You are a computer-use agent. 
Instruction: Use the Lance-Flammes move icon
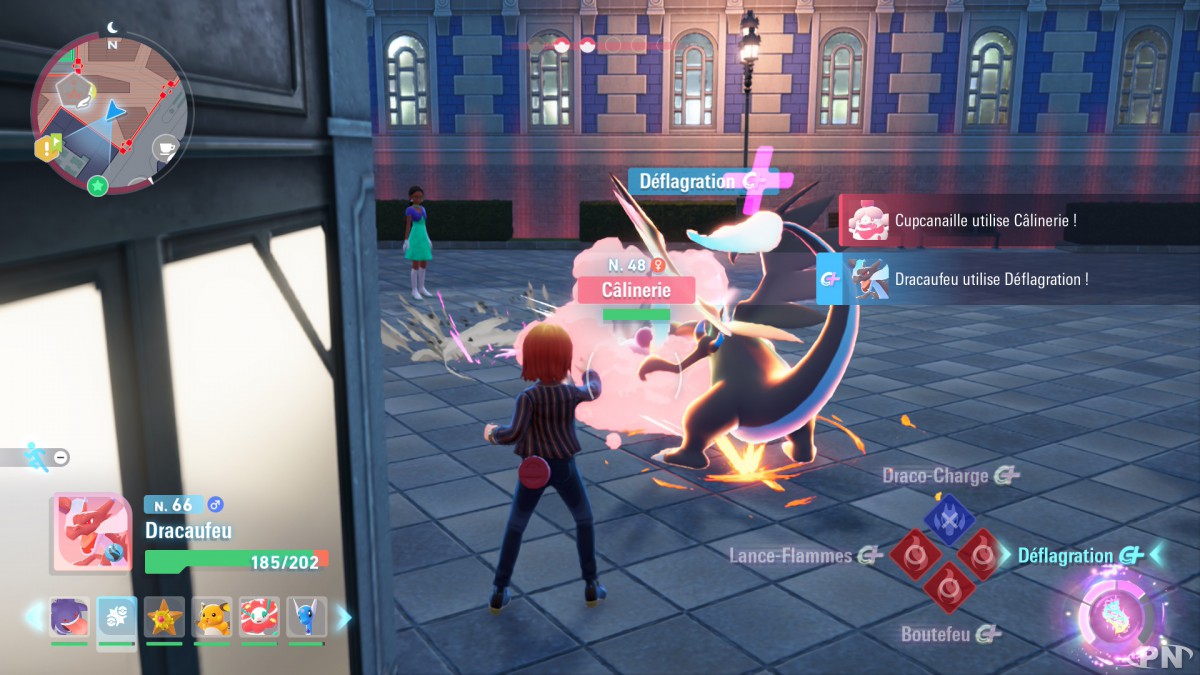point(911,555)
